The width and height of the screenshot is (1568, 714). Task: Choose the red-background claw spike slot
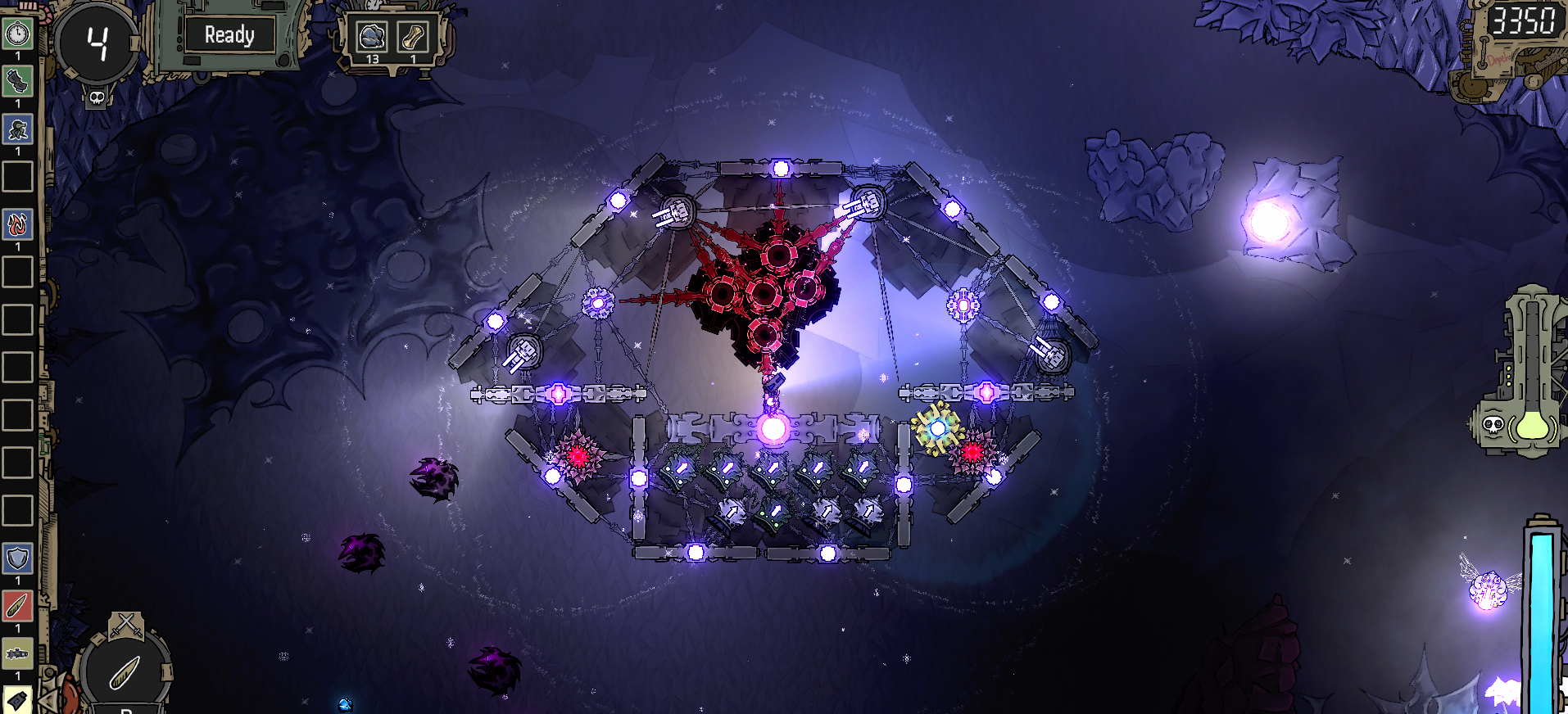17,606
